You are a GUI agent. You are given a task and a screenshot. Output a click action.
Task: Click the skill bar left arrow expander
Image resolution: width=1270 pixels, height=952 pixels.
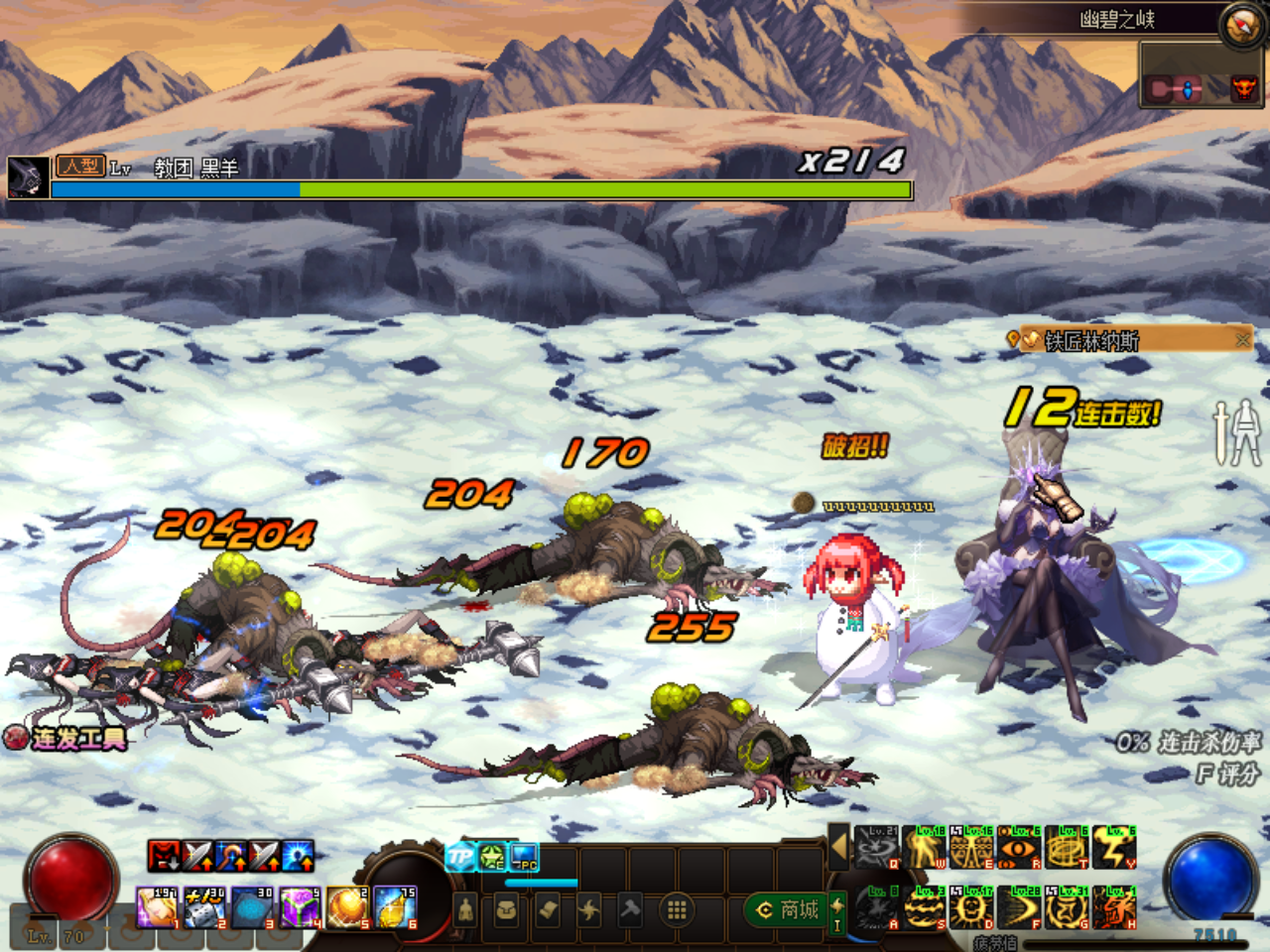click(x=838, y=847)
